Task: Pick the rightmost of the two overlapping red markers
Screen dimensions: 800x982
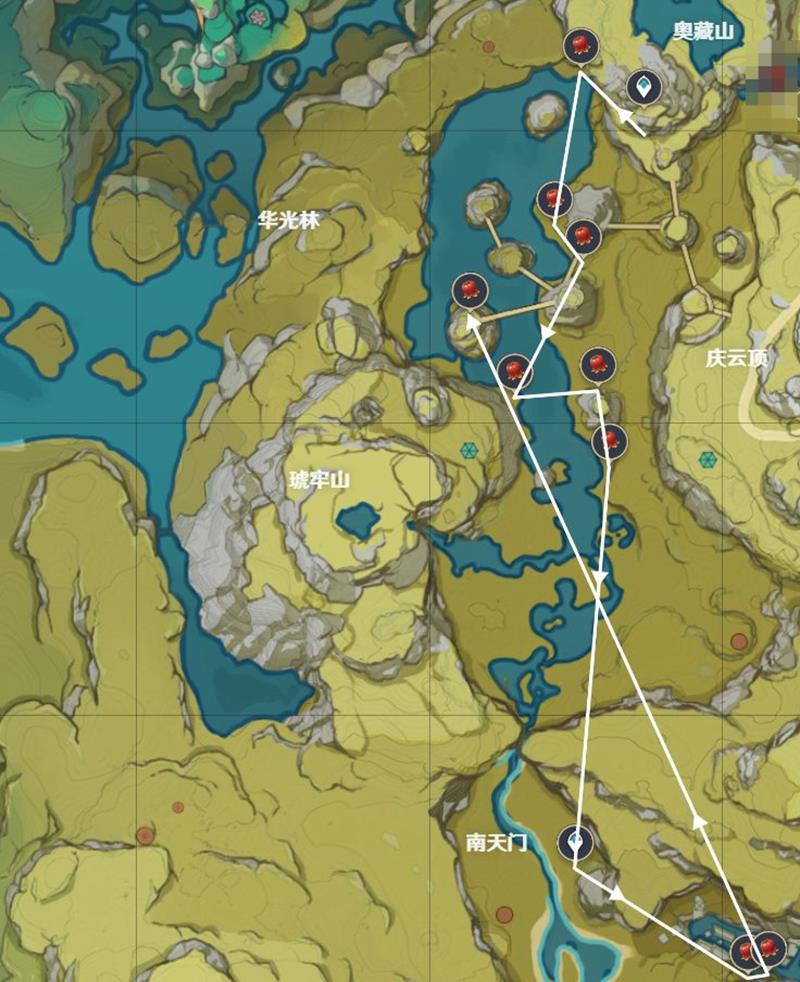Action: click(770, 946)
